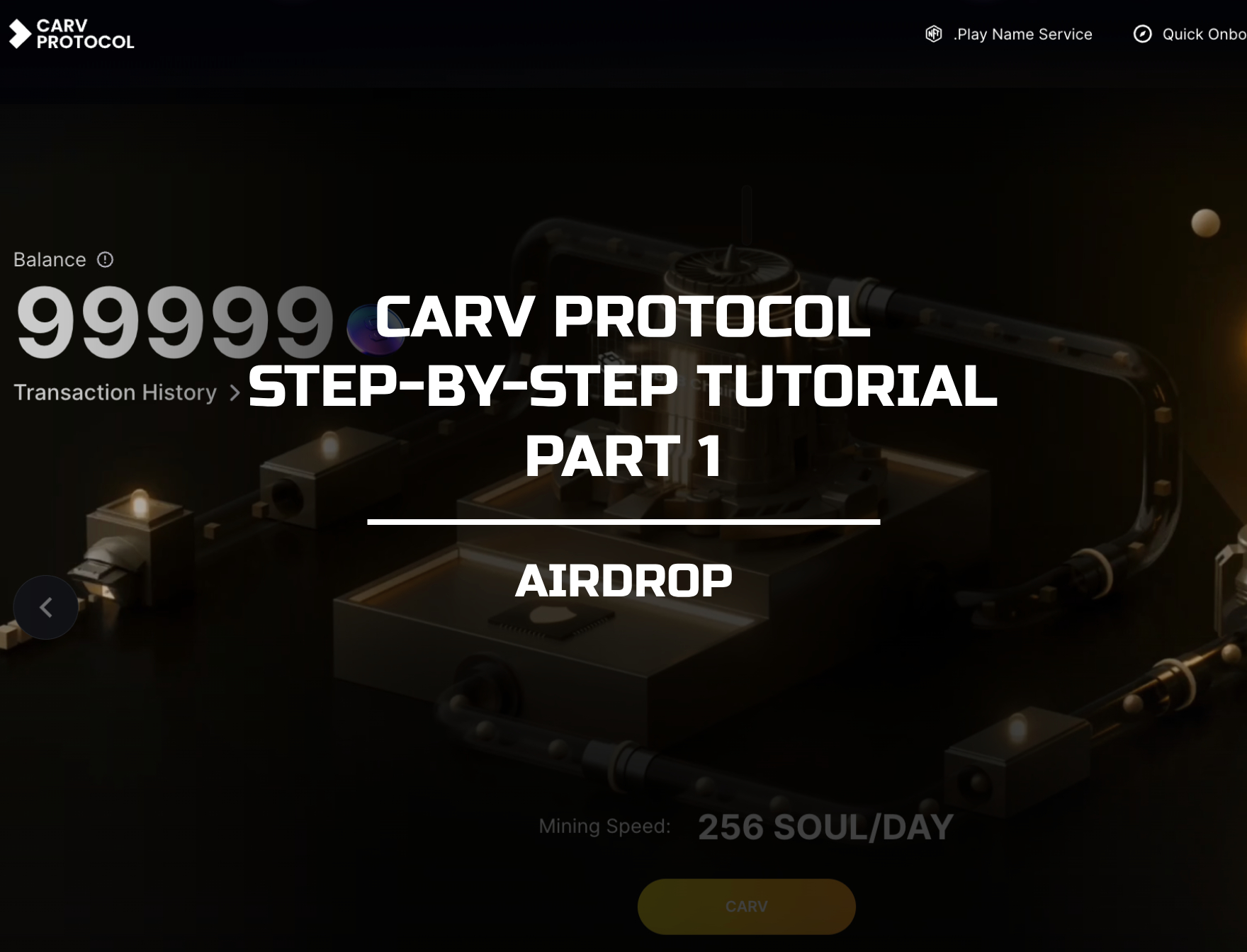The image size is (1247, 952).
Task: Select the hexagonal NFT icon in the header
Action: (933, 33)
